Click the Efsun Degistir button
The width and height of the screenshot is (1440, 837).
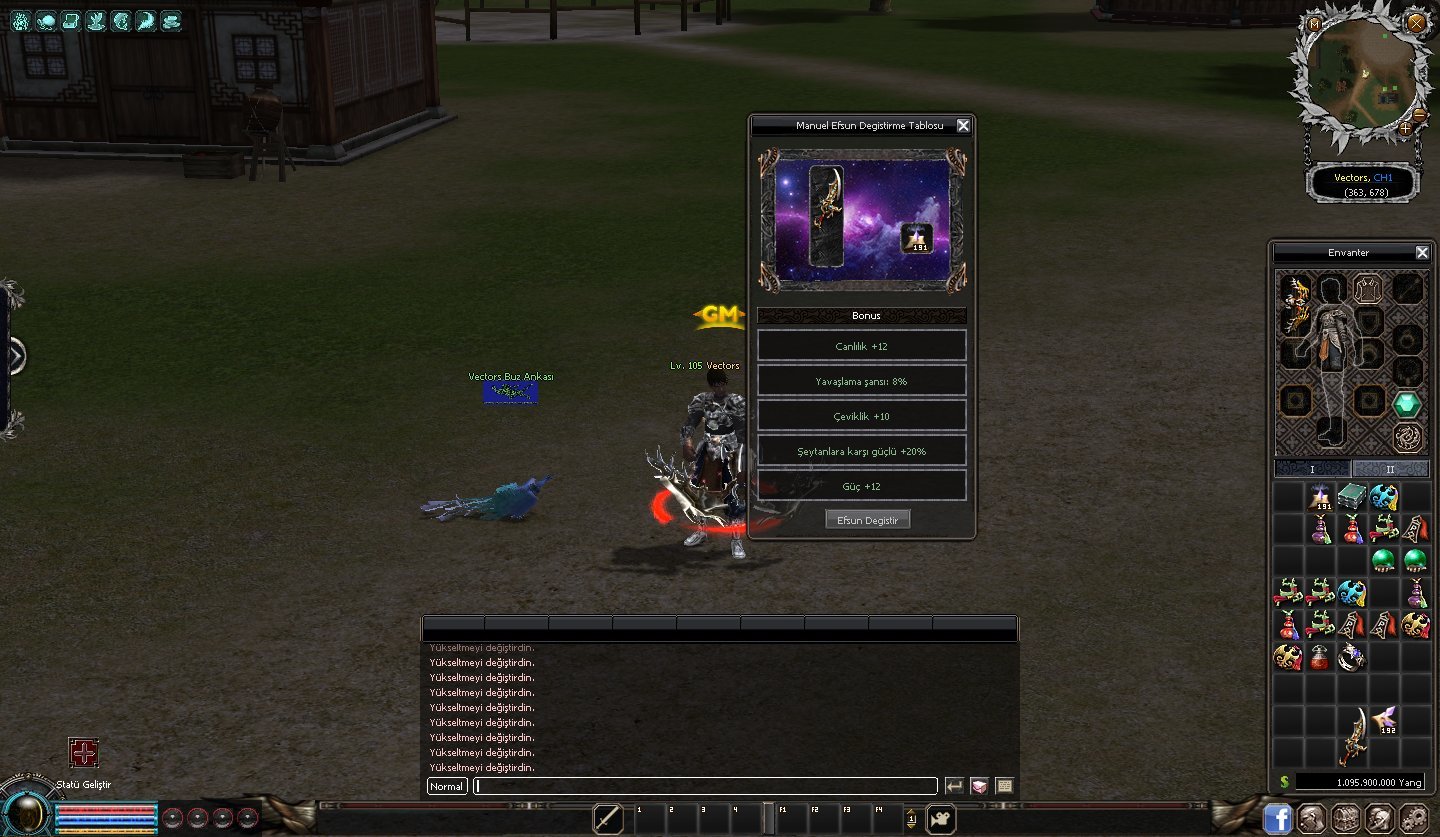(867, 520)
